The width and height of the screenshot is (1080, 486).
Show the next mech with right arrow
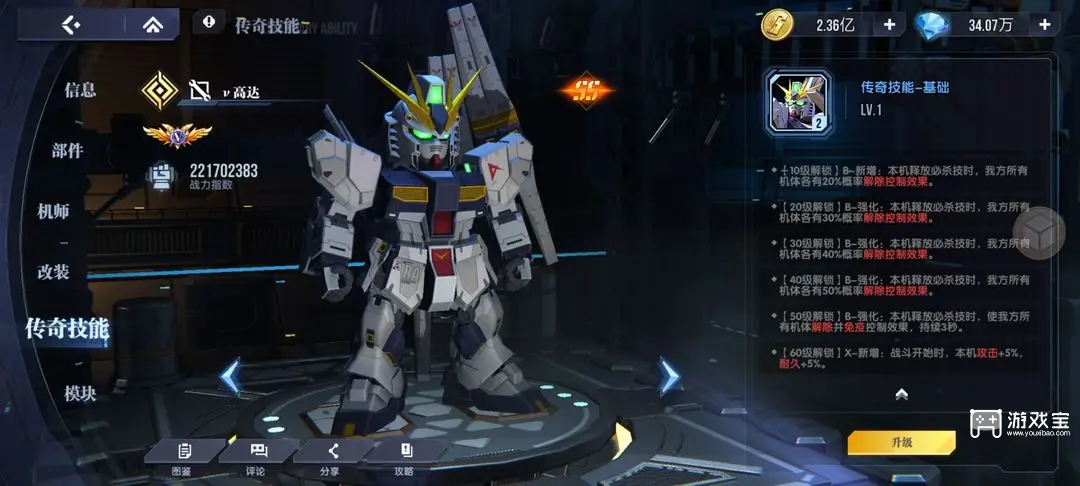[668, 376]
